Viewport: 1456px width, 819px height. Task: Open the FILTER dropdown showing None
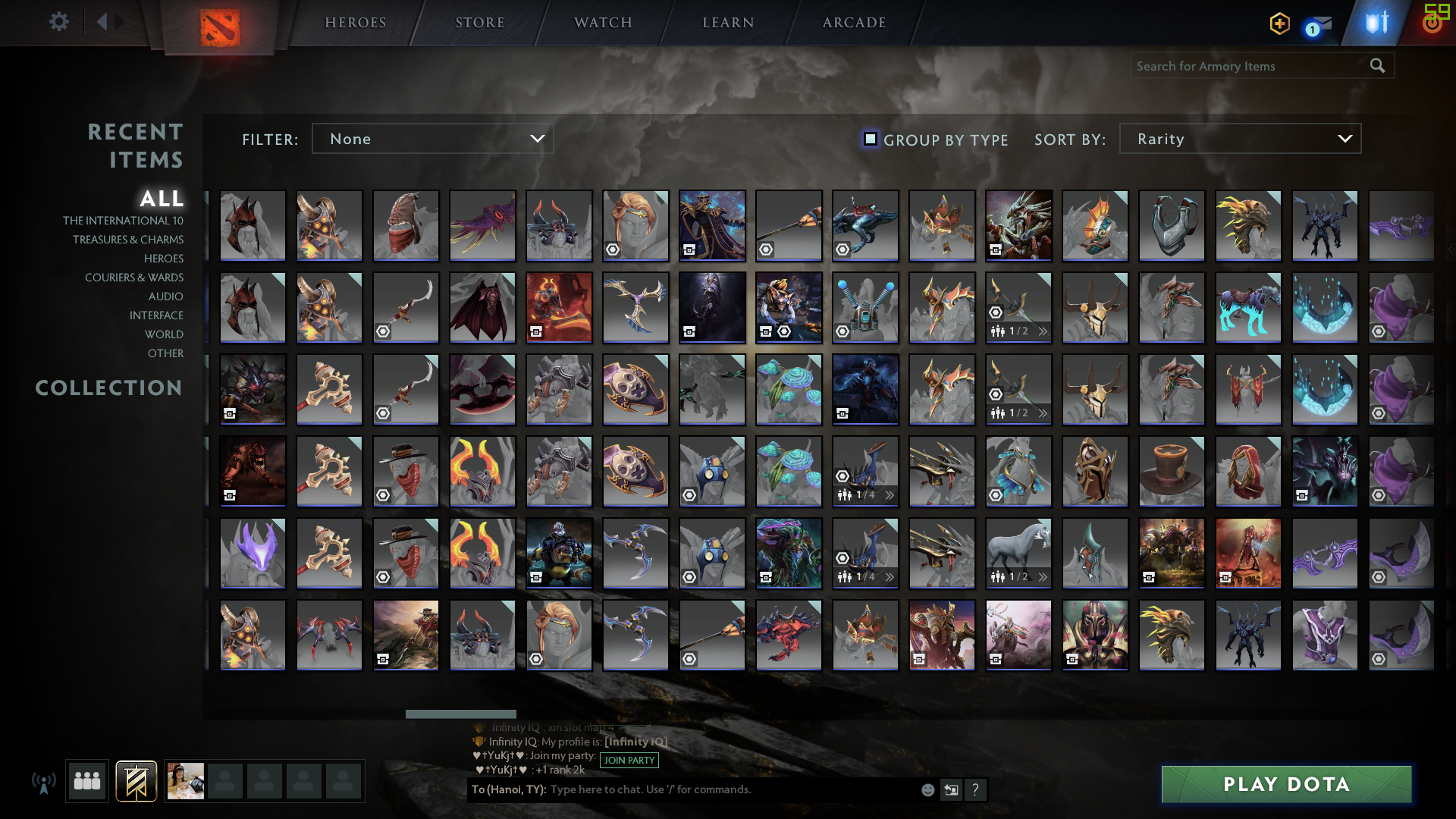pos(432,139)
